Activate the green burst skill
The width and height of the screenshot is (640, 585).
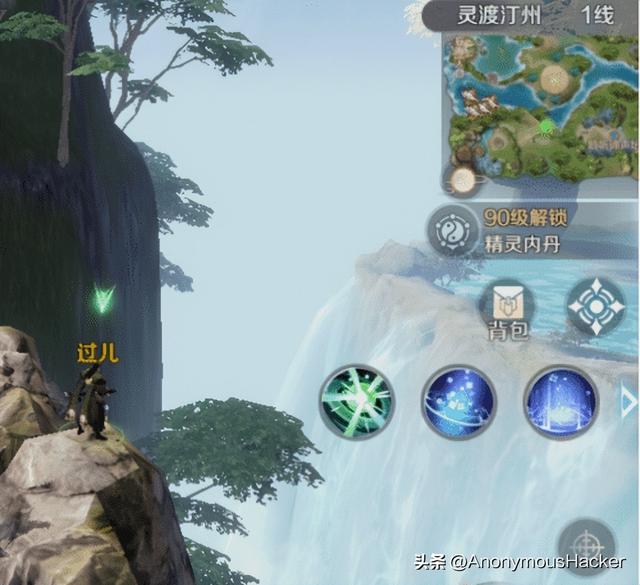(x=357, y=402)
